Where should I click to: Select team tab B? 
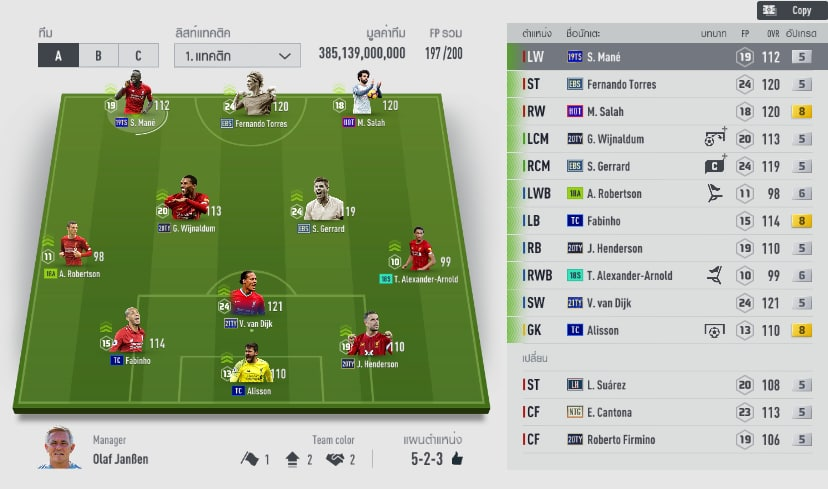pyautogui.click(x=98, y=55)
